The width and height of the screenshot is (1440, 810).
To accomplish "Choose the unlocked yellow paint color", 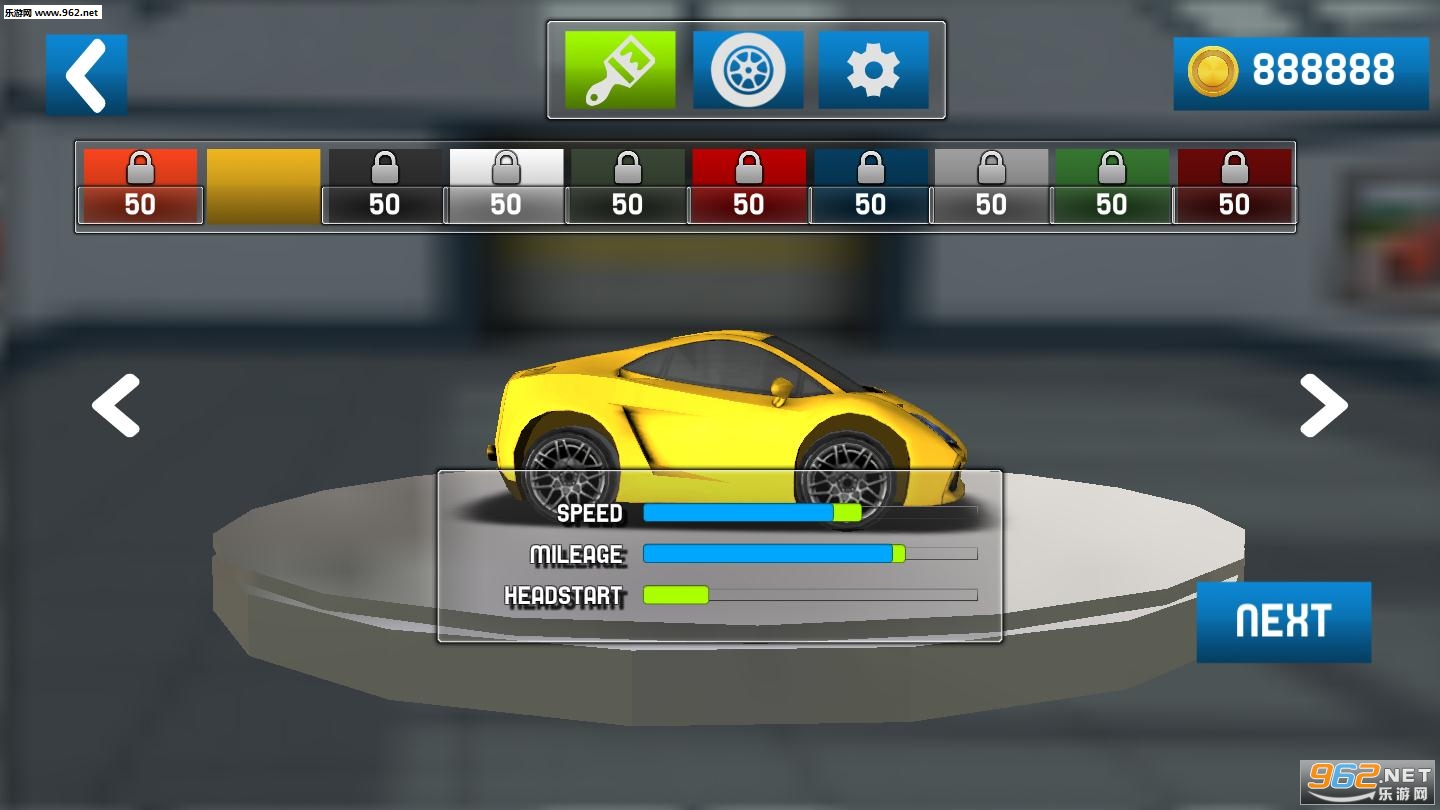I will (263, 186).
